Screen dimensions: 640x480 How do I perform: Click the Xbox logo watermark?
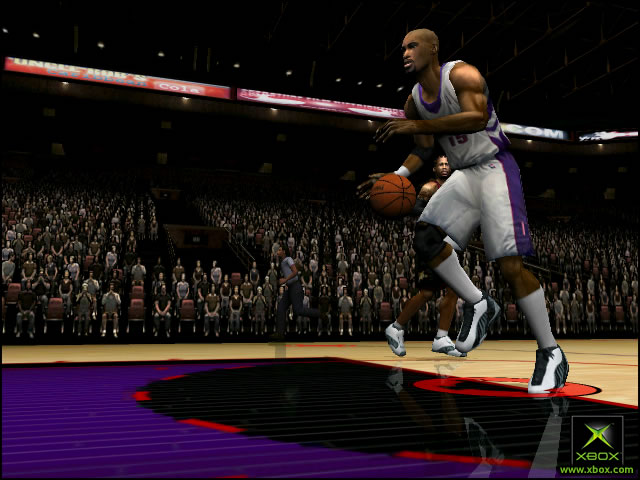(597, 440)
